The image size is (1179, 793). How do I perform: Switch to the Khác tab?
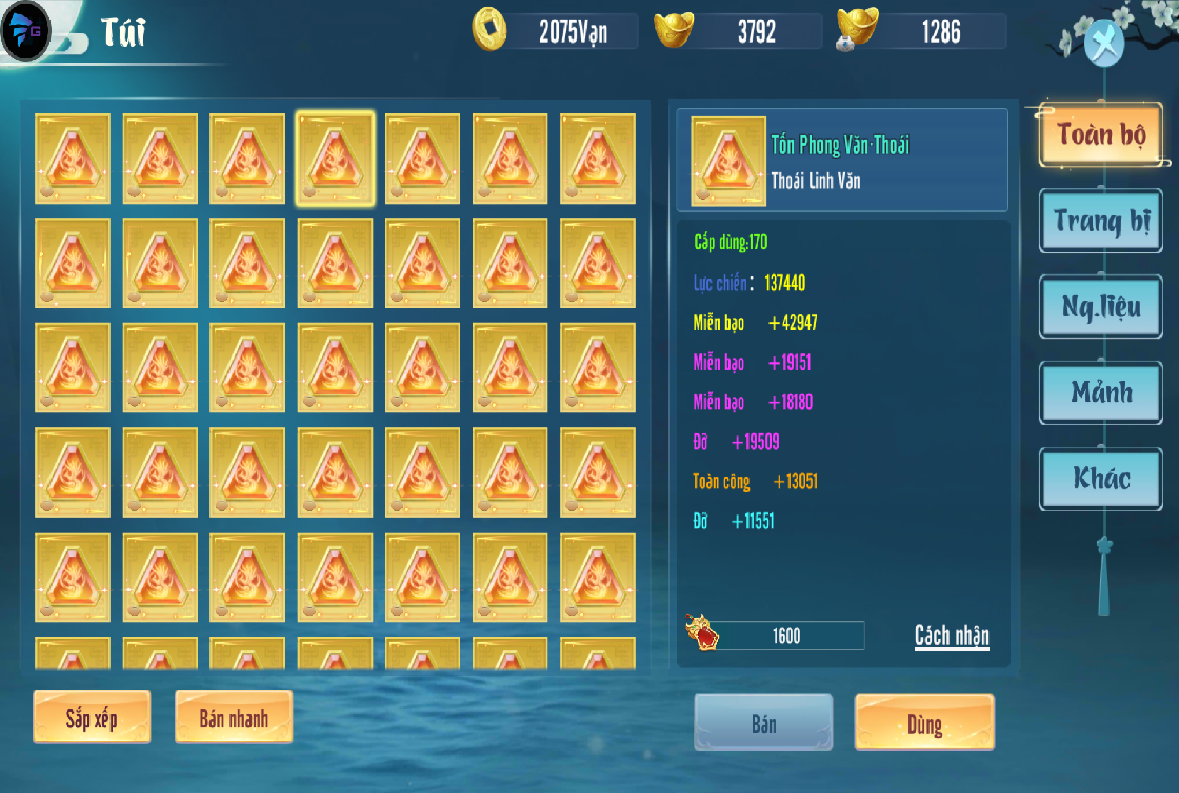point(1101,478)
